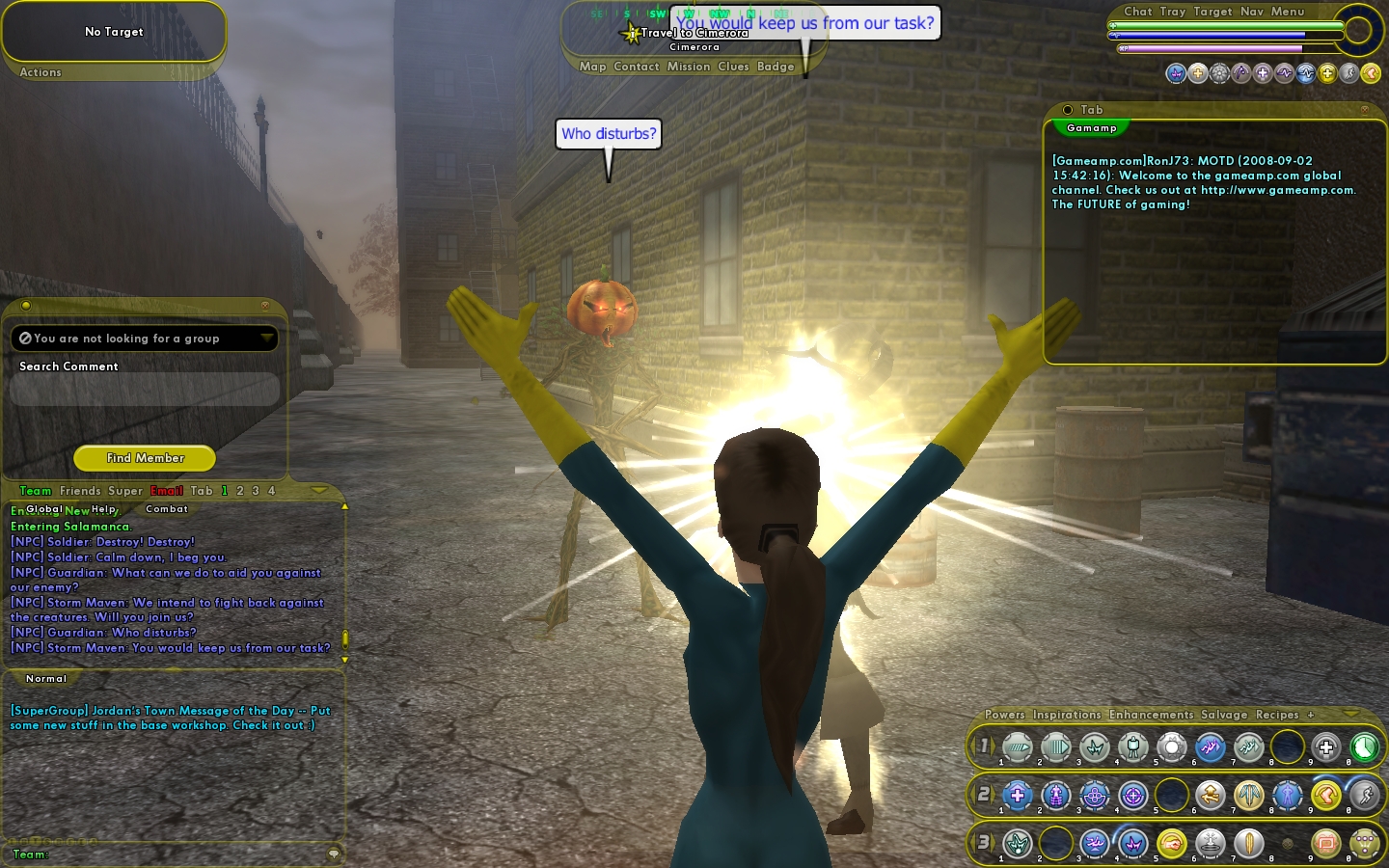Image resolution: width=1389 pixels, height=868 pixels.
Task: Show the Salvage inventory
Action: 1224,715
